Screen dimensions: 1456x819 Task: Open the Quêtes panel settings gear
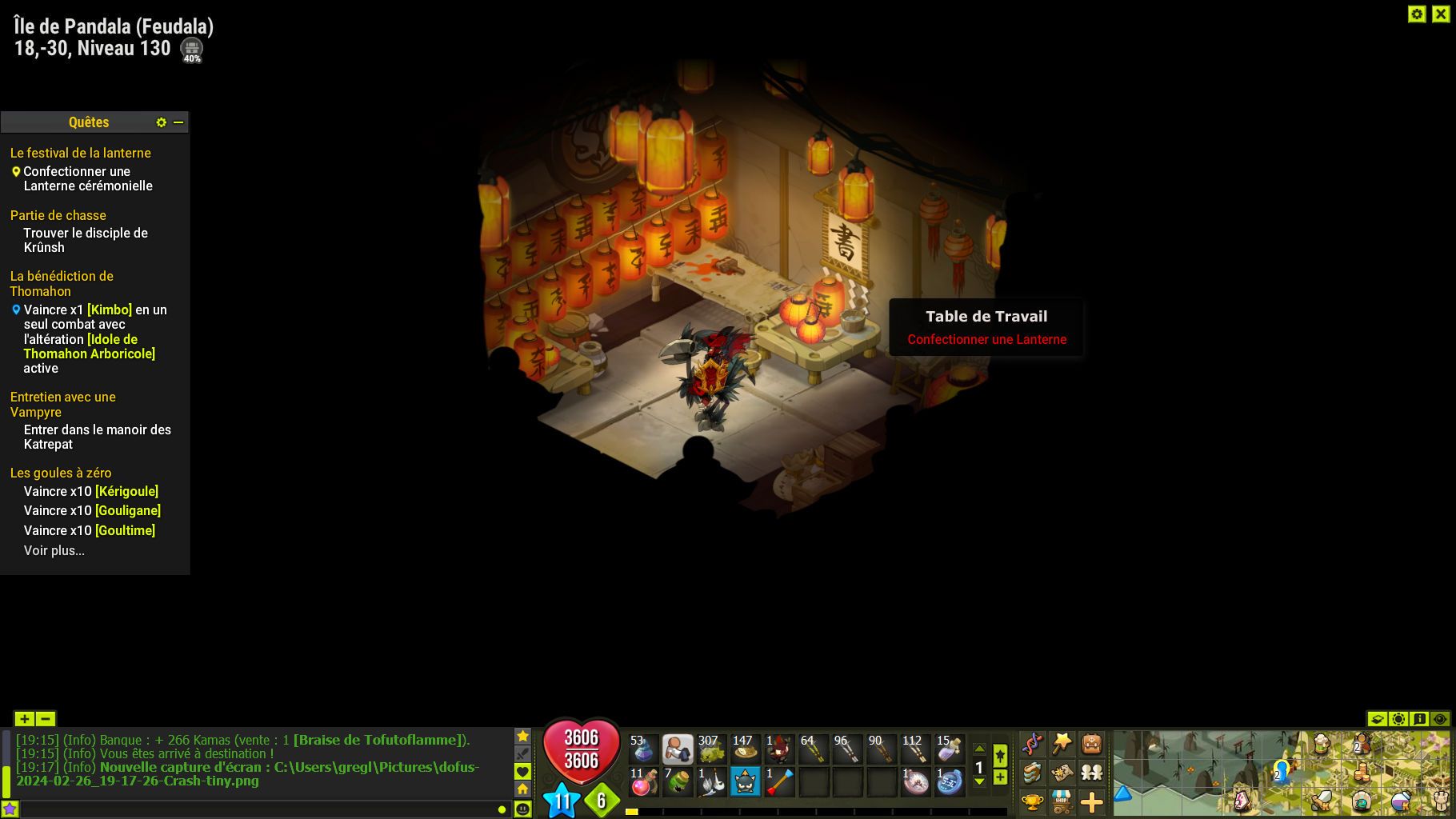click(162, 122)
